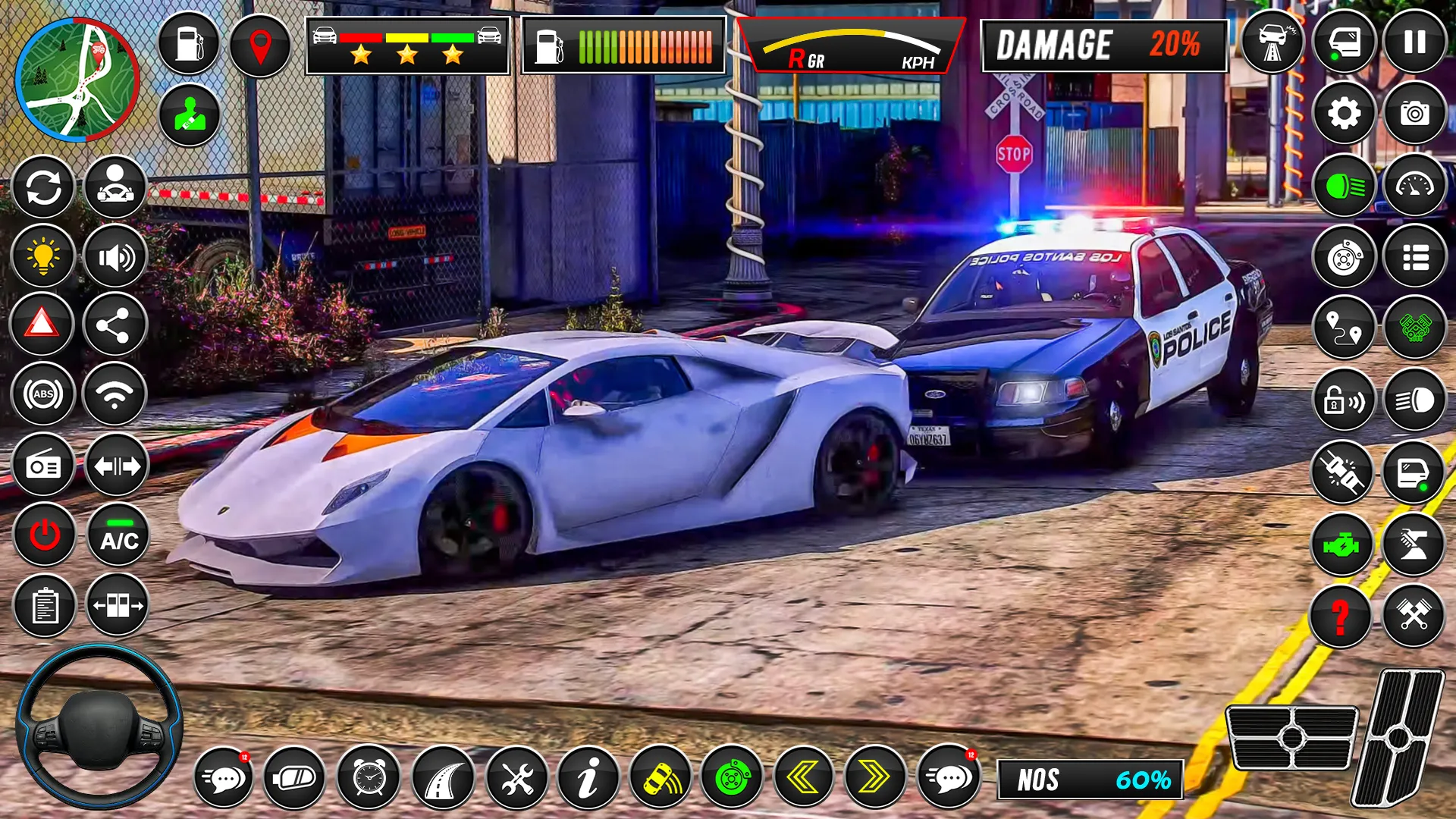Open the circular minimap
This screenshot has width=1456, height=819.
pos(77,80)
